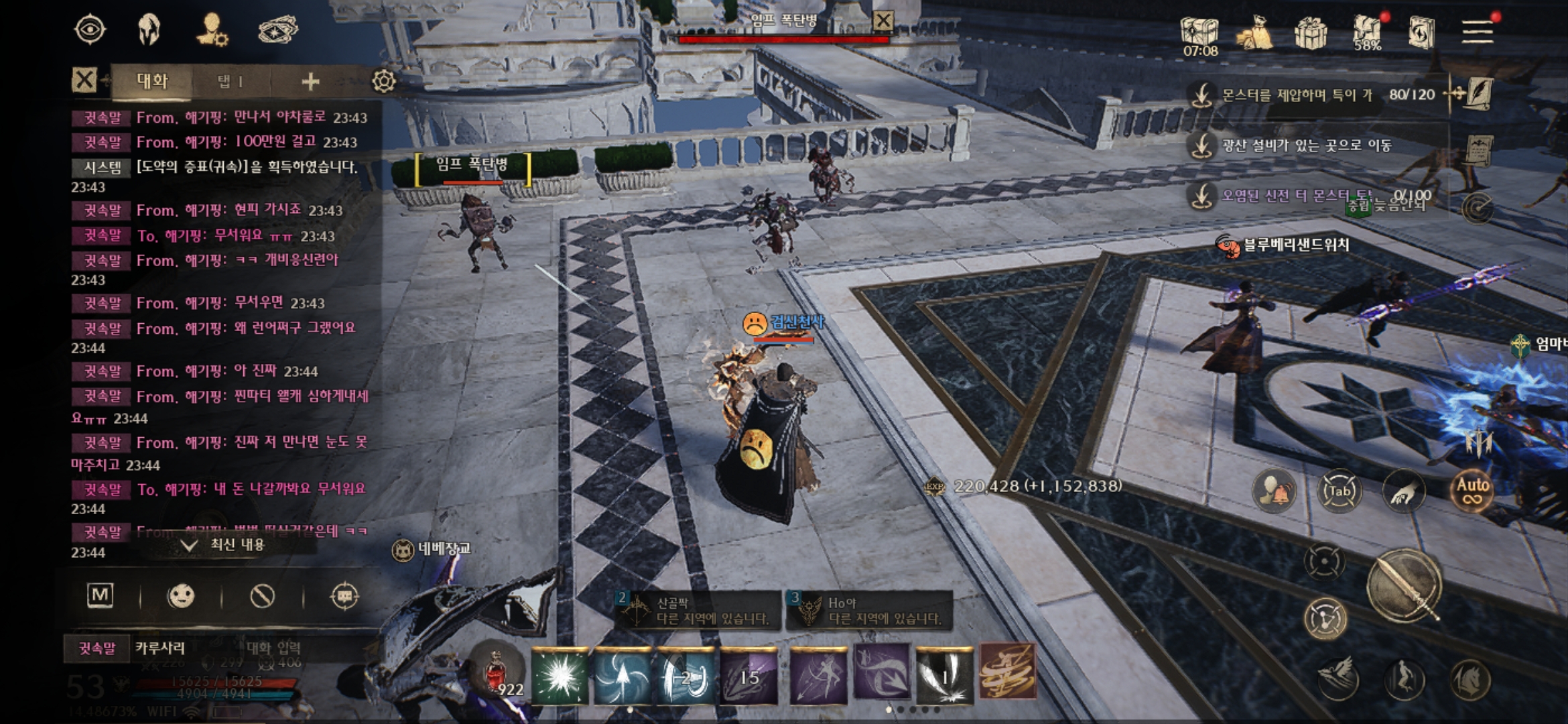Open the helmet character icon
Viewport: 1568px width, 724px height.
click(149, 30)
